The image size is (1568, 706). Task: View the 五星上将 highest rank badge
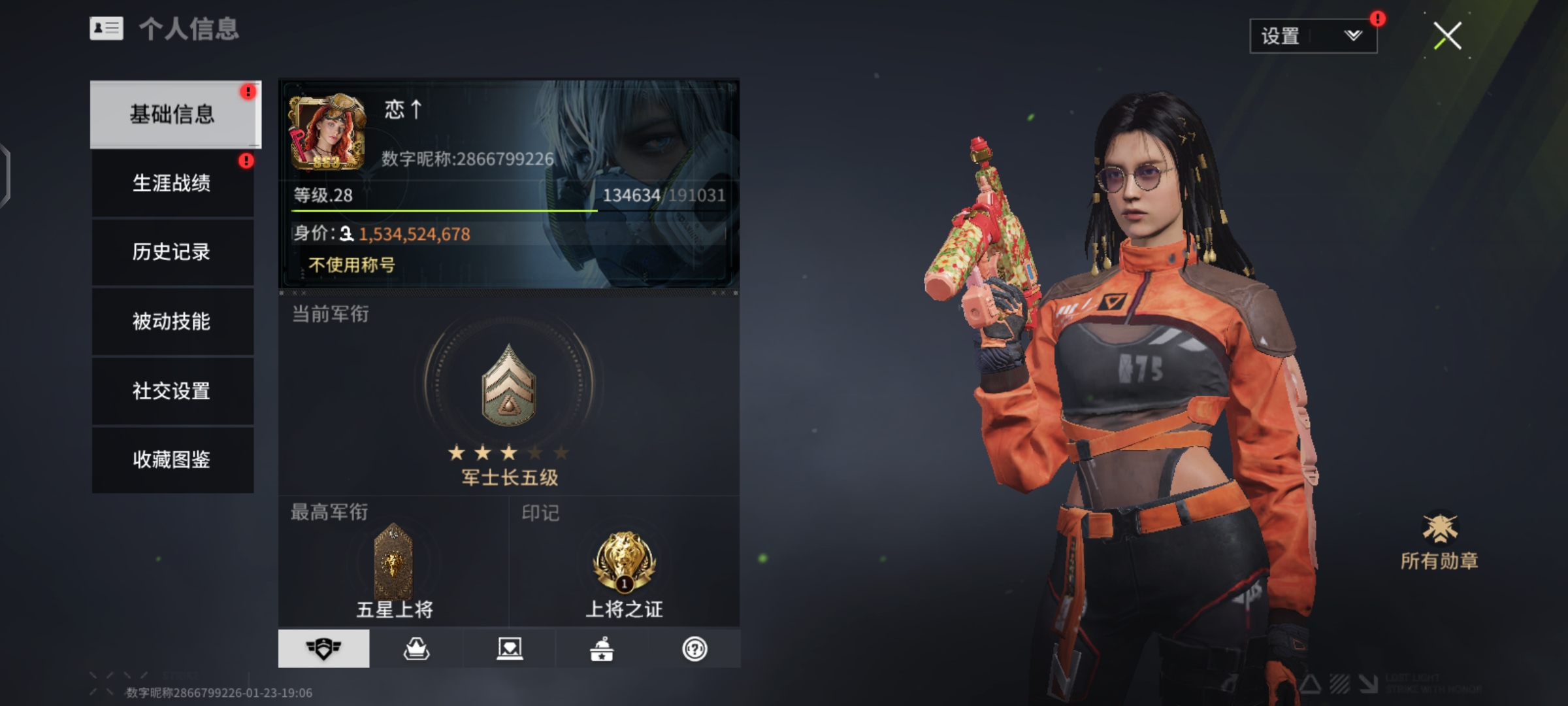point(393,562)
